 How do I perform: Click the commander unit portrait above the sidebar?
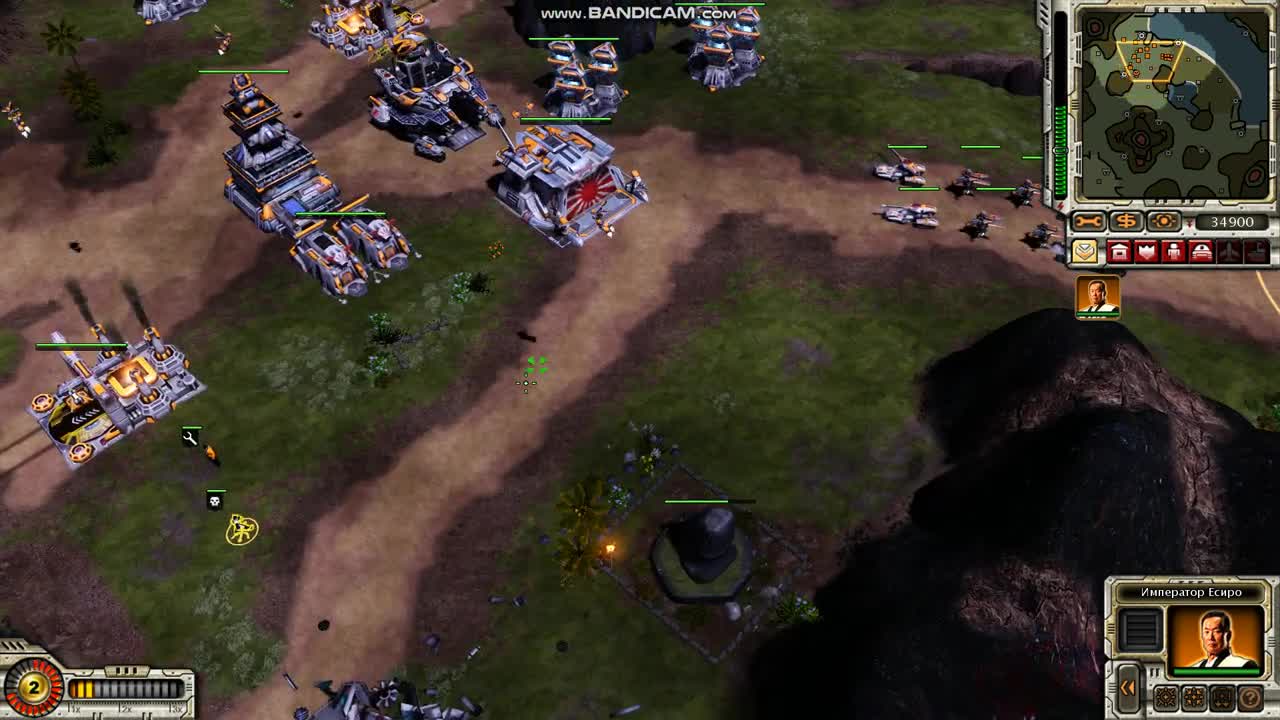coord(1098,298)
